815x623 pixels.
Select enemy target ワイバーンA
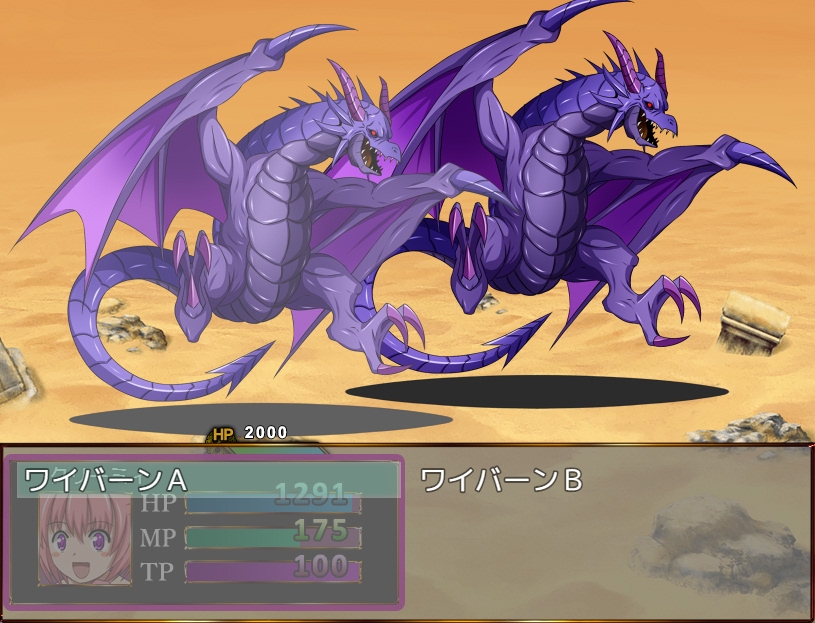(106, 480)
